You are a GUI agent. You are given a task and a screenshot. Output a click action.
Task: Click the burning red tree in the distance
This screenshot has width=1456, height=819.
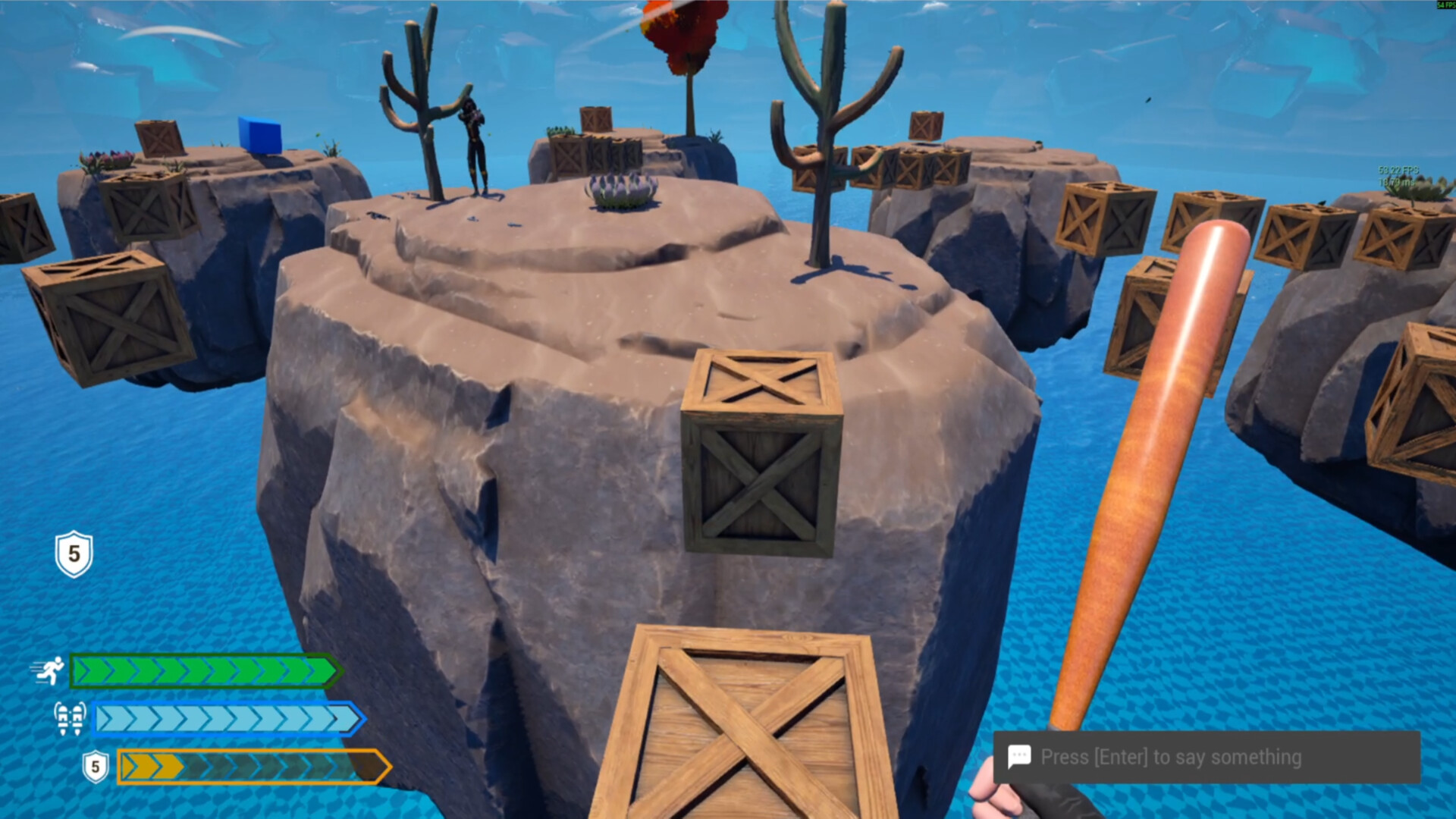coord(684,34)
